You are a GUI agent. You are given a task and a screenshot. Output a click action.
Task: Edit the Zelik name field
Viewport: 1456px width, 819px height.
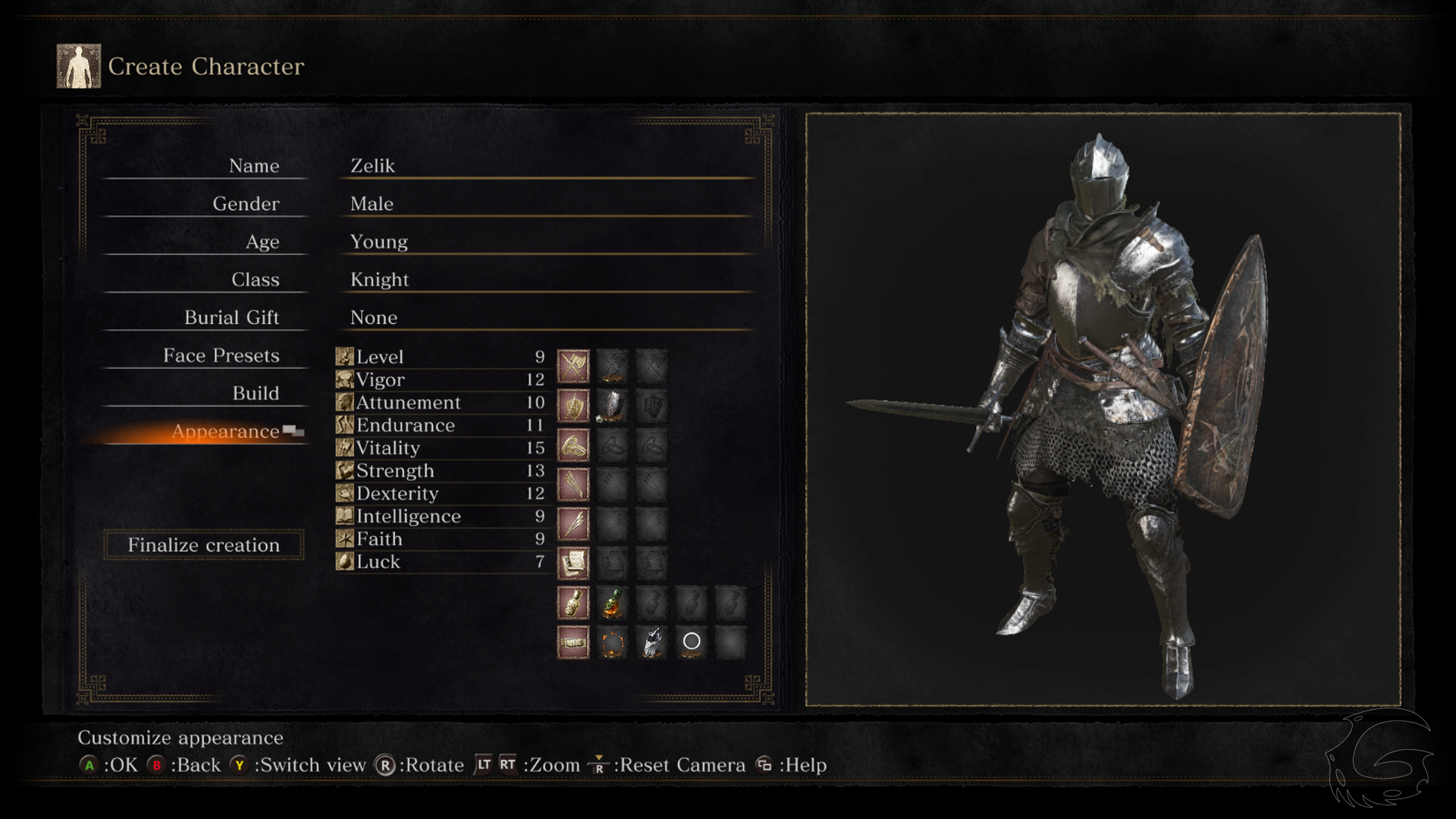coord(372,166)
